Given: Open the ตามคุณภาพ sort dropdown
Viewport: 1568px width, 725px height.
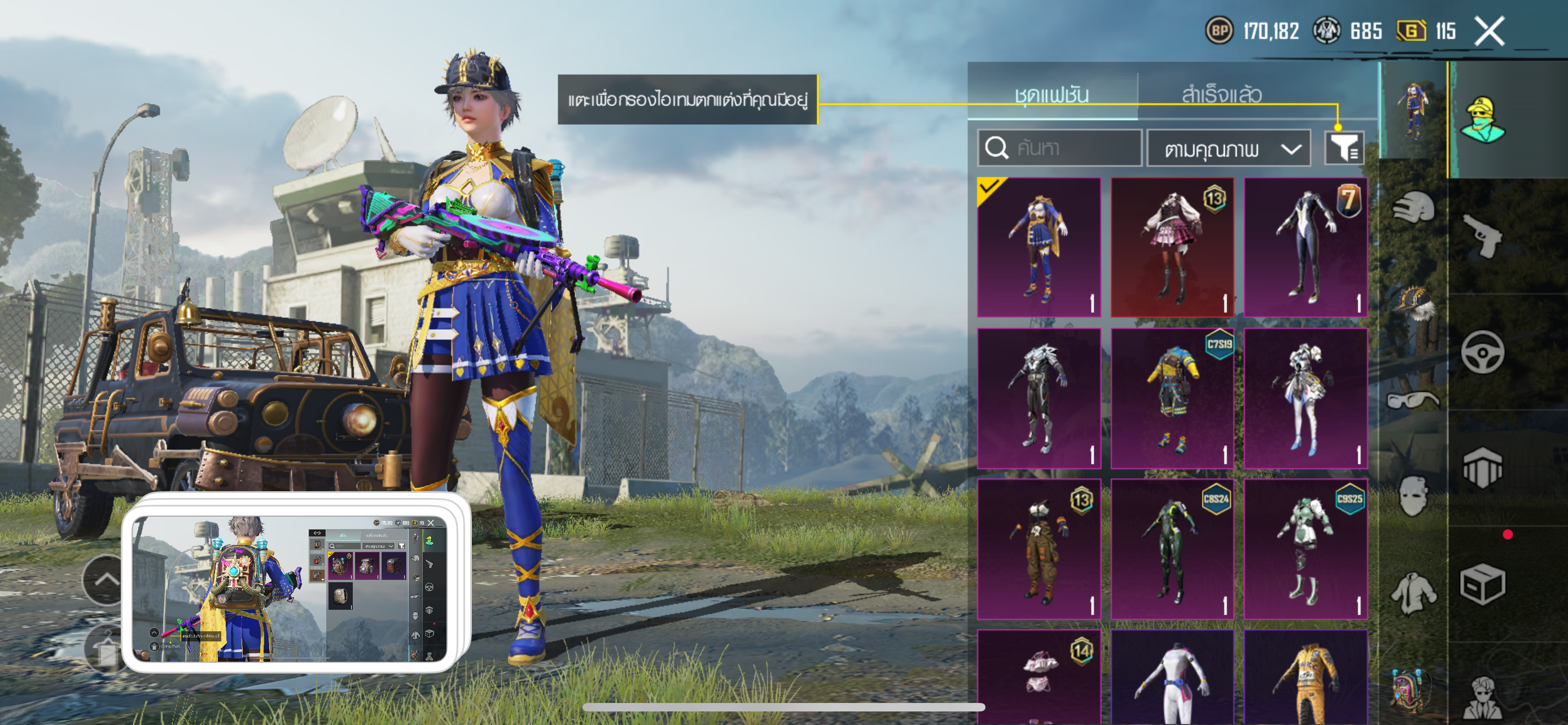Looking at the screenshot, I should pos(1228,149).
